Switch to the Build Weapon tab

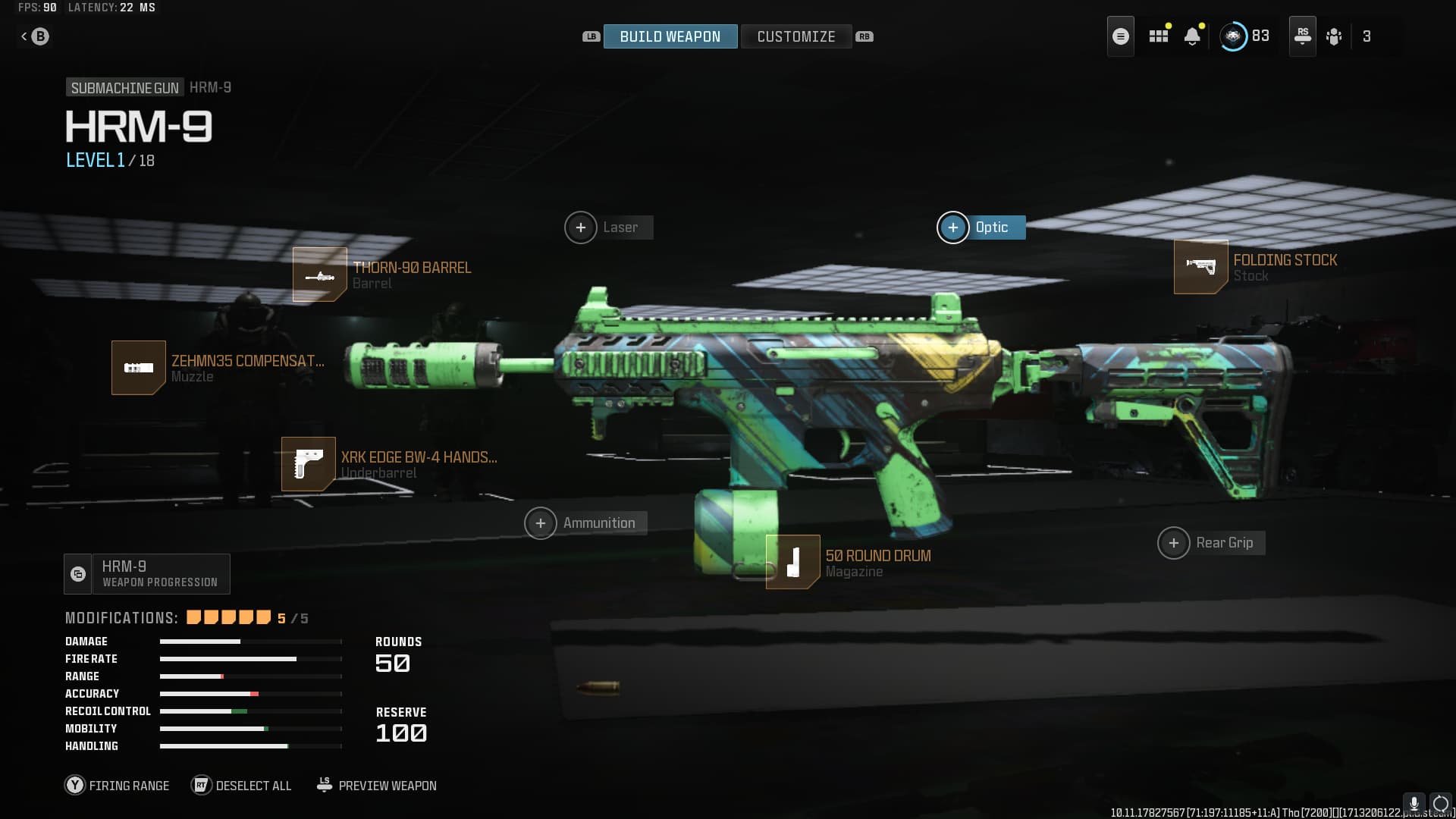click(x=670, y=36)
